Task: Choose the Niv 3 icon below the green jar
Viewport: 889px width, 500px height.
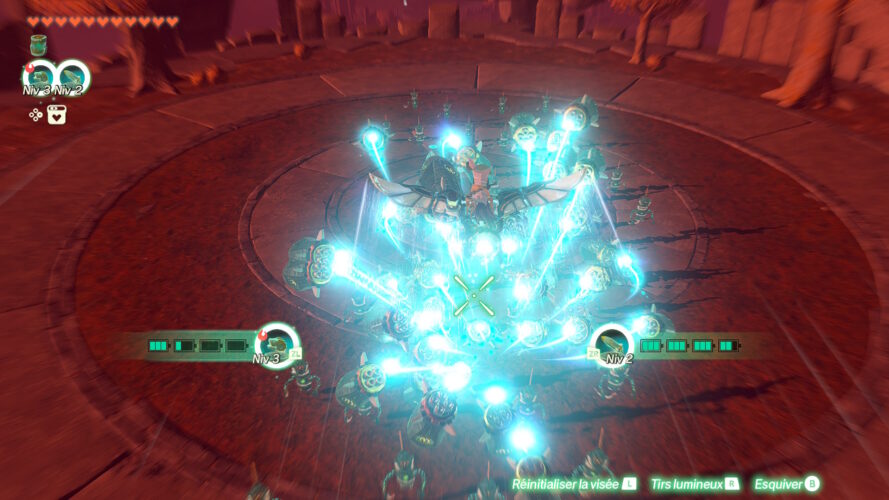Action: coord(40,77)
